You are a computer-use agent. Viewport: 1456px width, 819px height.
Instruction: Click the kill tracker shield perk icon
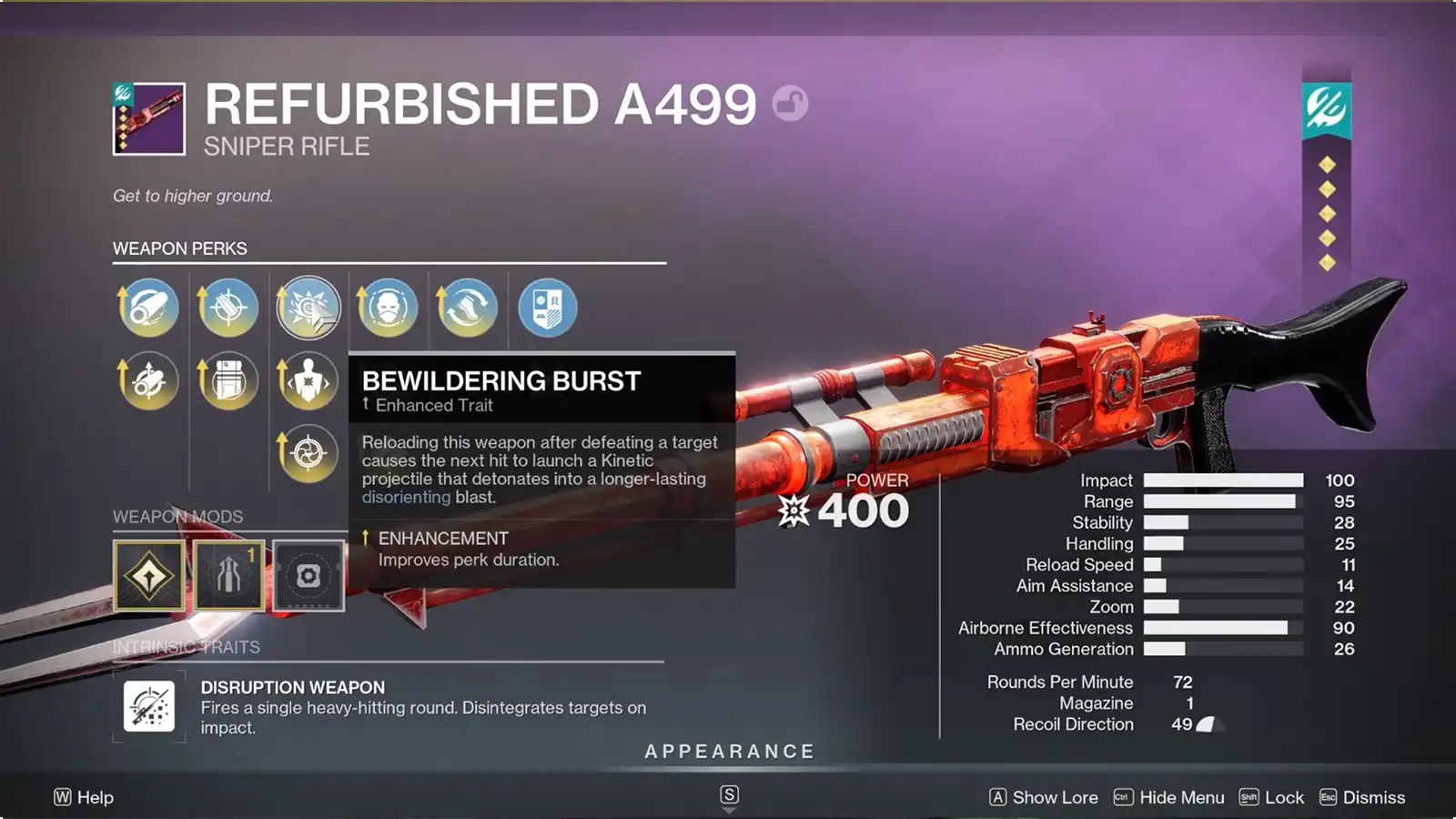547,308
